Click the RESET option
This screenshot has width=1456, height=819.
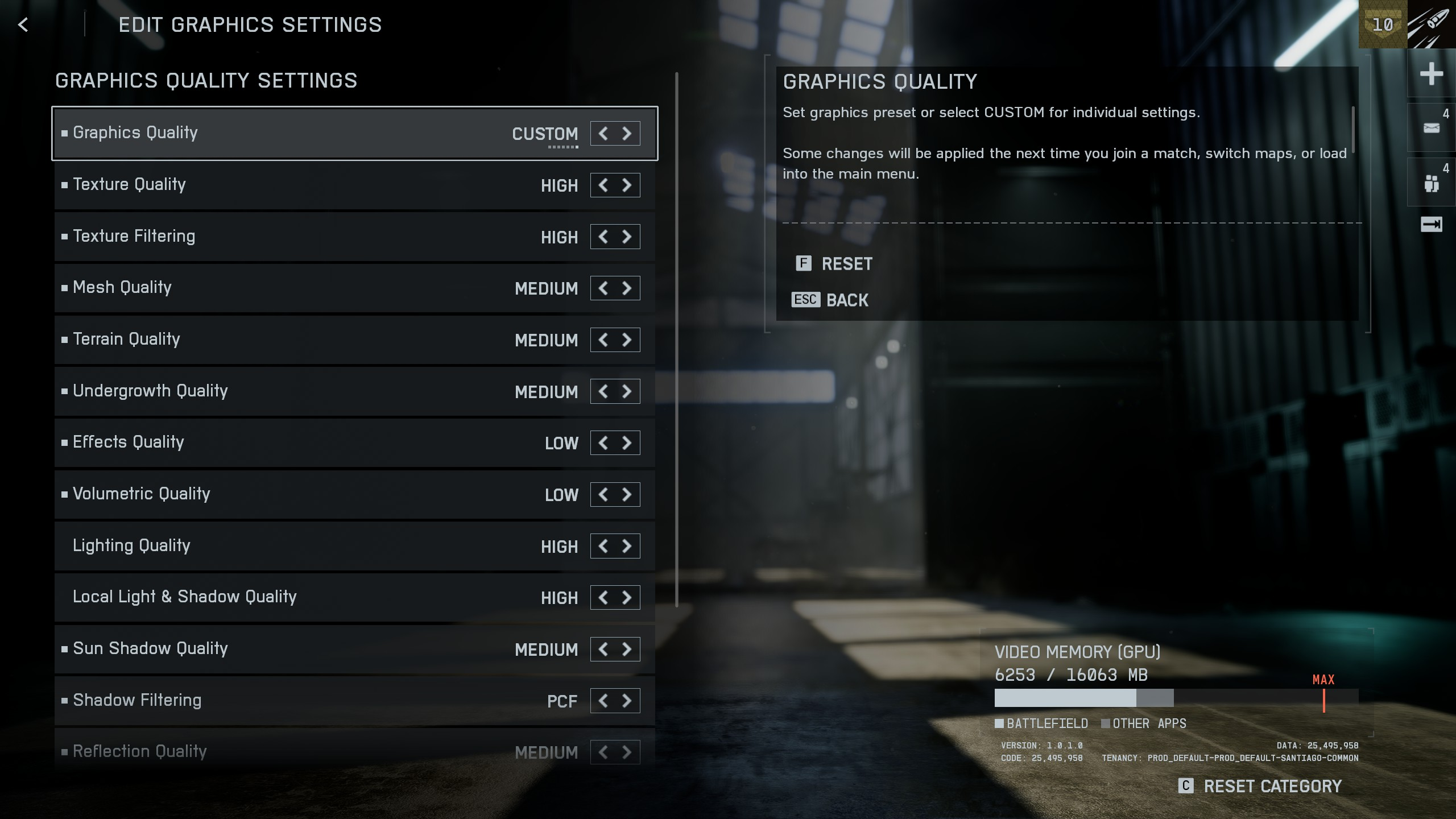pos(846,264)
